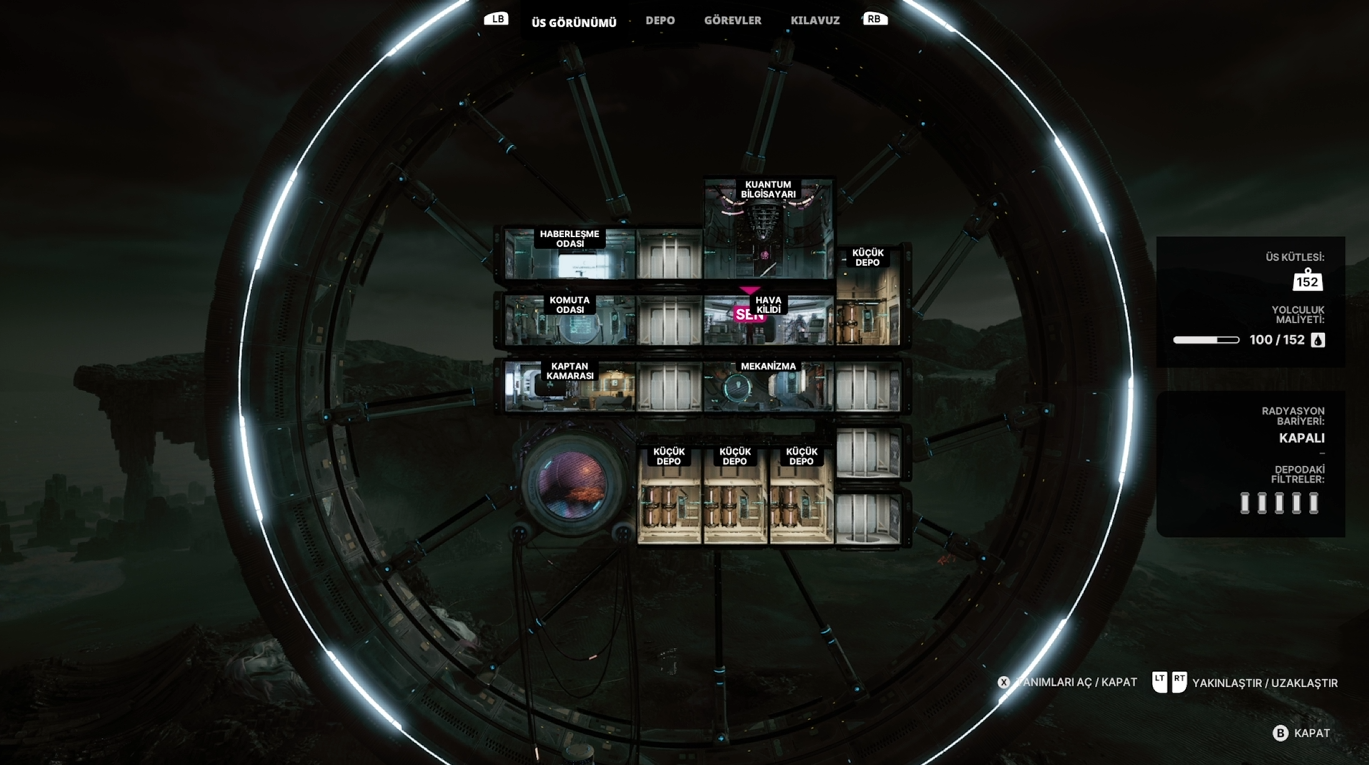The width and height of the screenshot is (1369, 765).
Task: Choose the Haberleşme Odası room
Action: [x=569, y=254]
